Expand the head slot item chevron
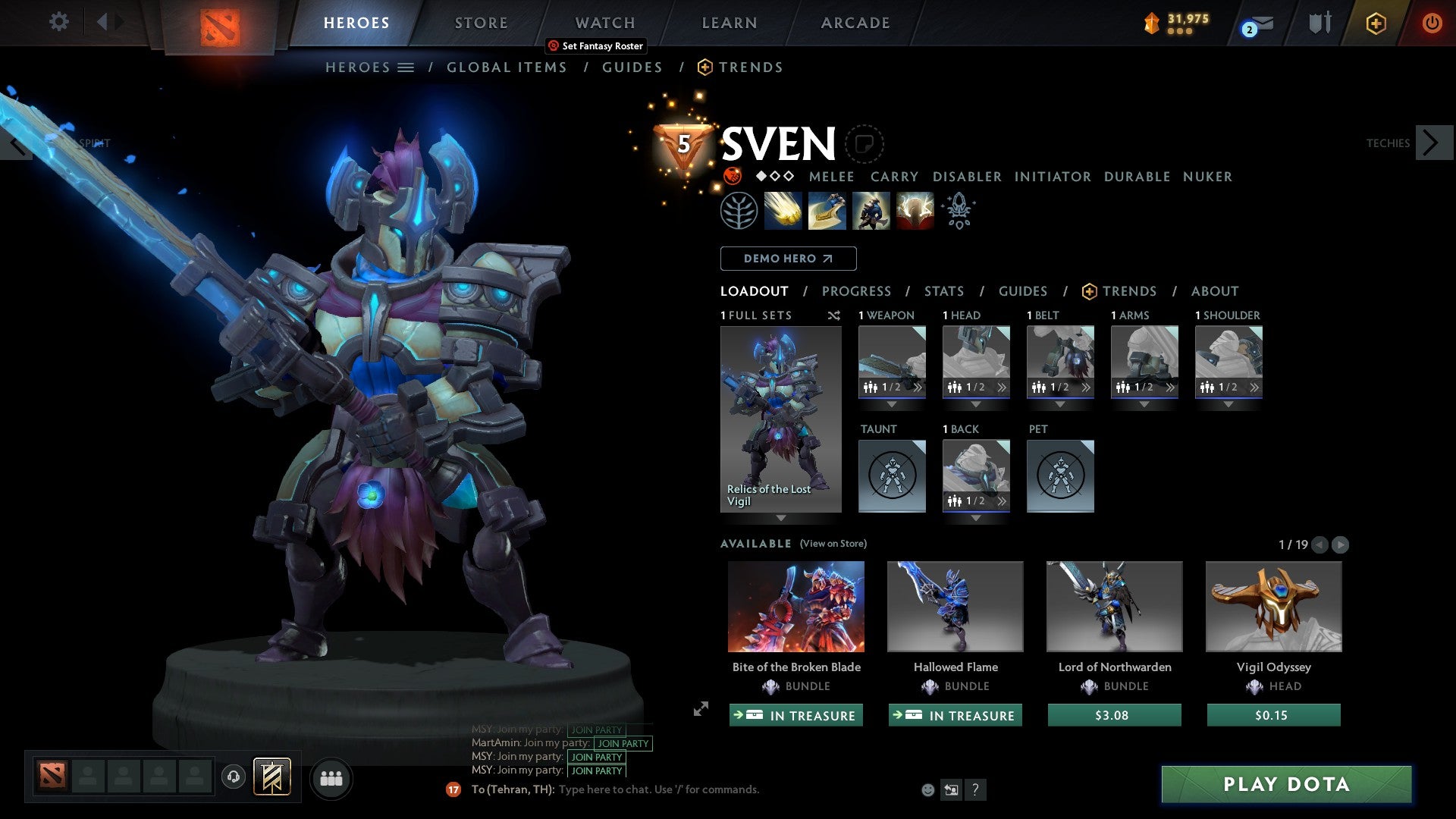The image size is (1456, 819). (1003, 387)
